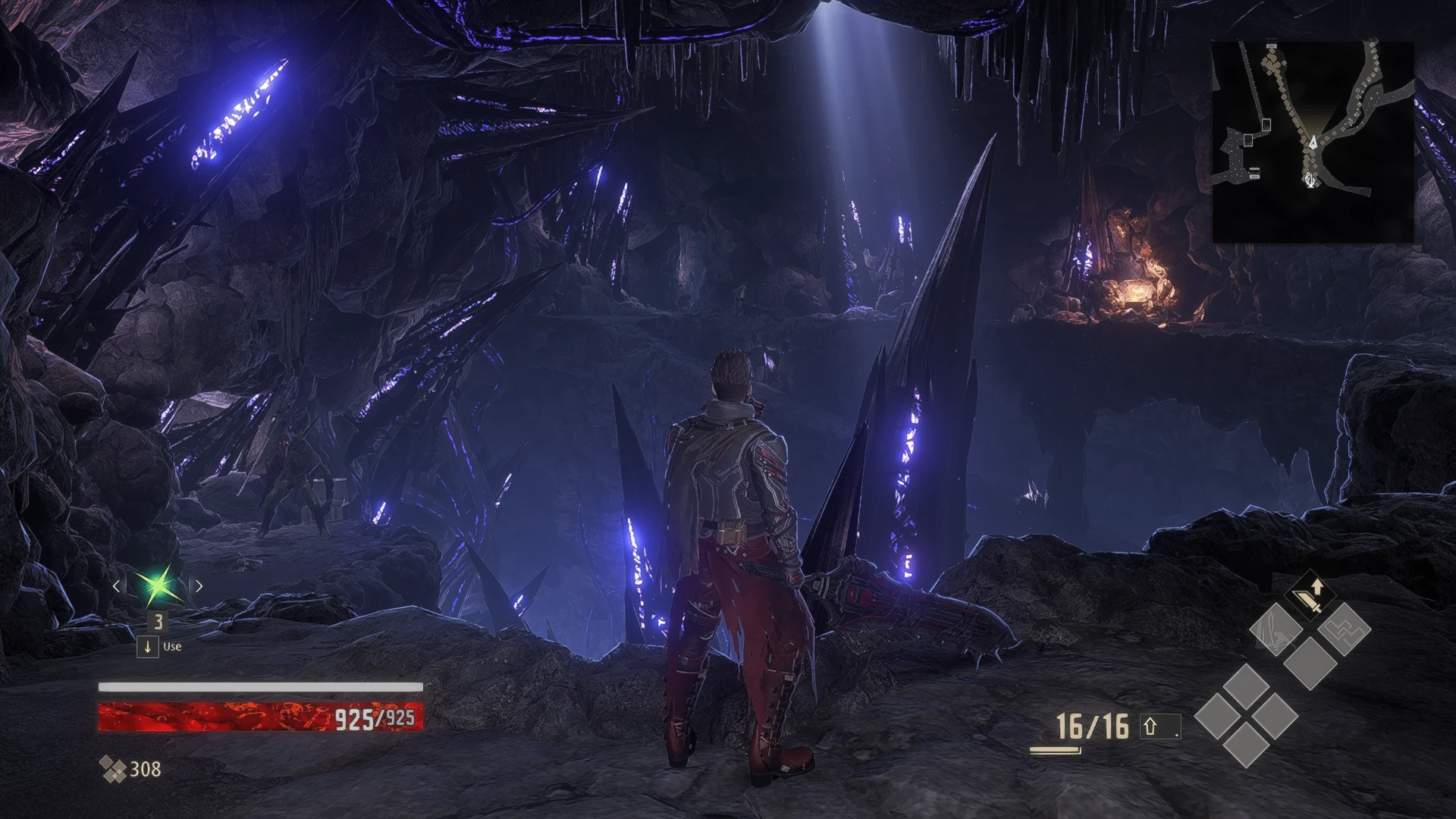Viewport: 1456px width, 819px height.
Task: Click the sword weapon-switch icon
Action: (1310, 597)
